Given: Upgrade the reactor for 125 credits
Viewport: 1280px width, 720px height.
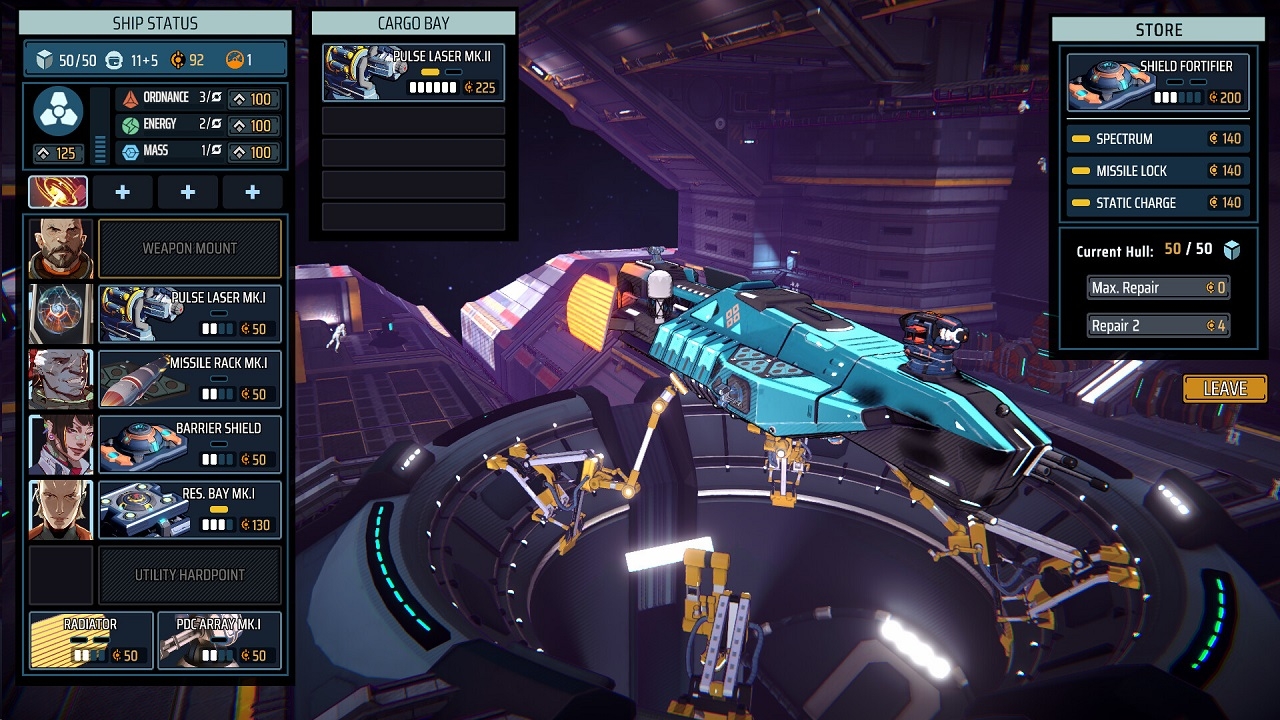Looking at the screenshot, I should 58,154.
